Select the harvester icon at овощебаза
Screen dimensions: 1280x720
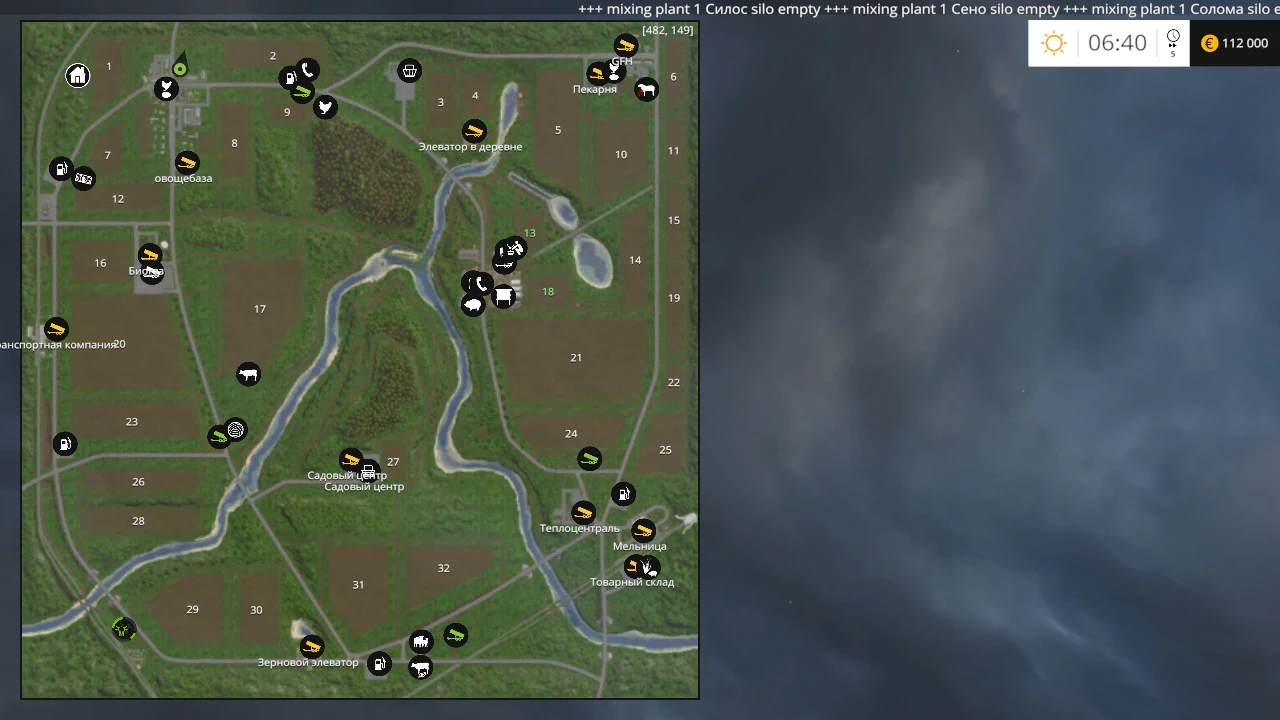pos(185,162)
